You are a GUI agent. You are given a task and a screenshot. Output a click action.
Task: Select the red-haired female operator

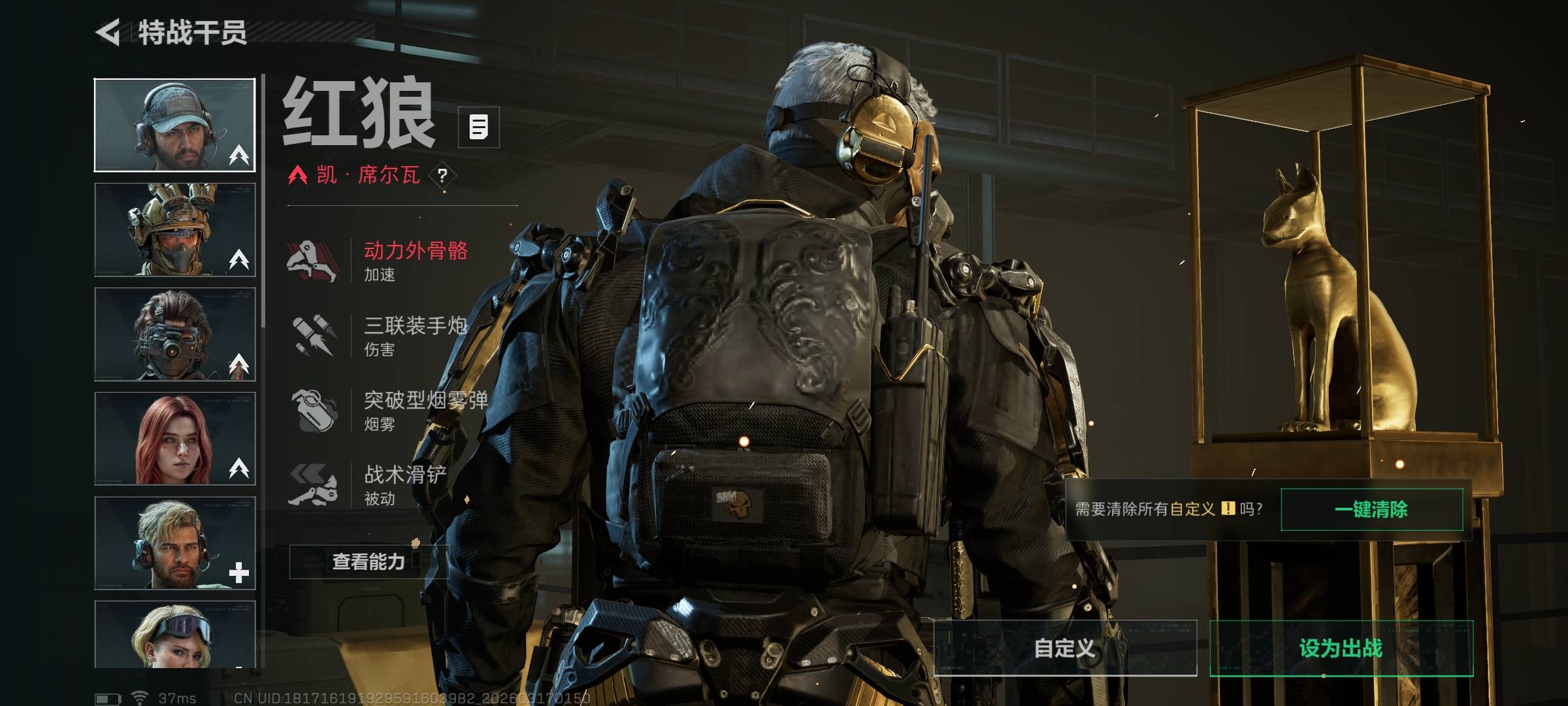click(174, 439)
